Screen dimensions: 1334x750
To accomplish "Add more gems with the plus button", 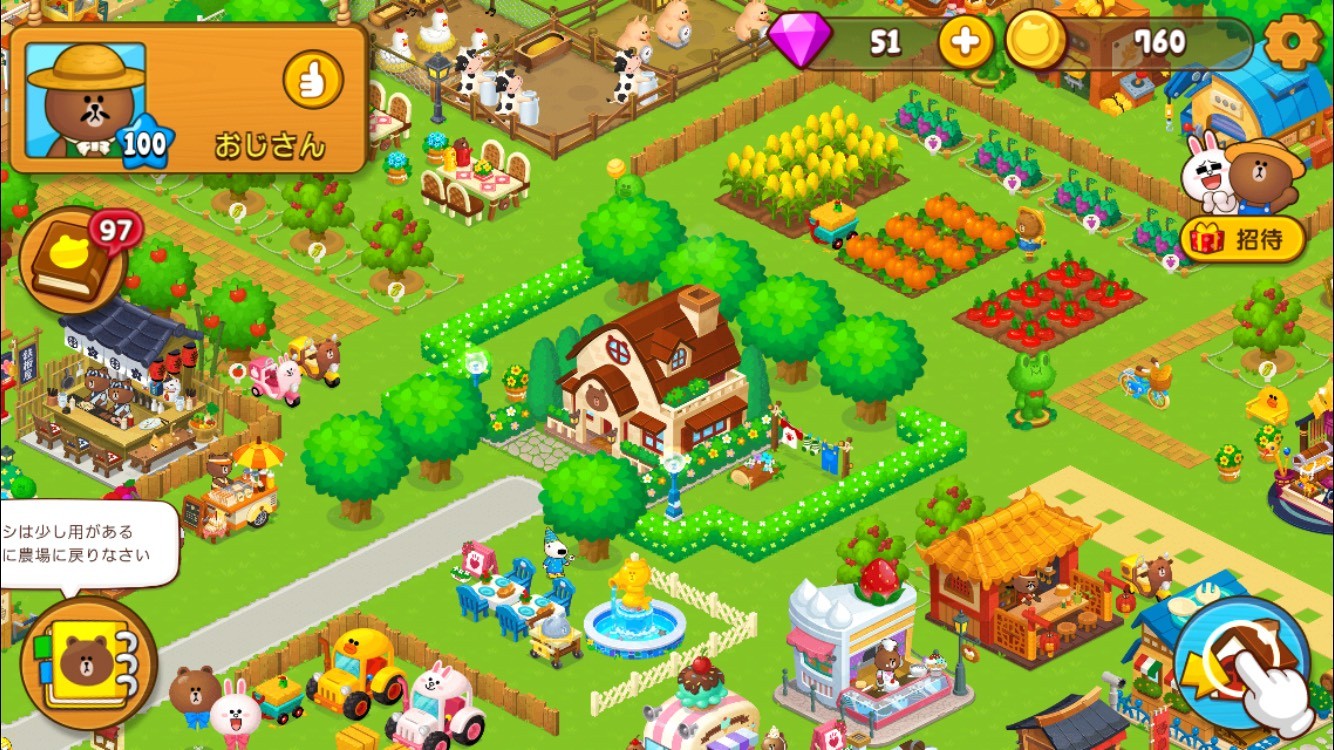I will [x=965, y=43].
